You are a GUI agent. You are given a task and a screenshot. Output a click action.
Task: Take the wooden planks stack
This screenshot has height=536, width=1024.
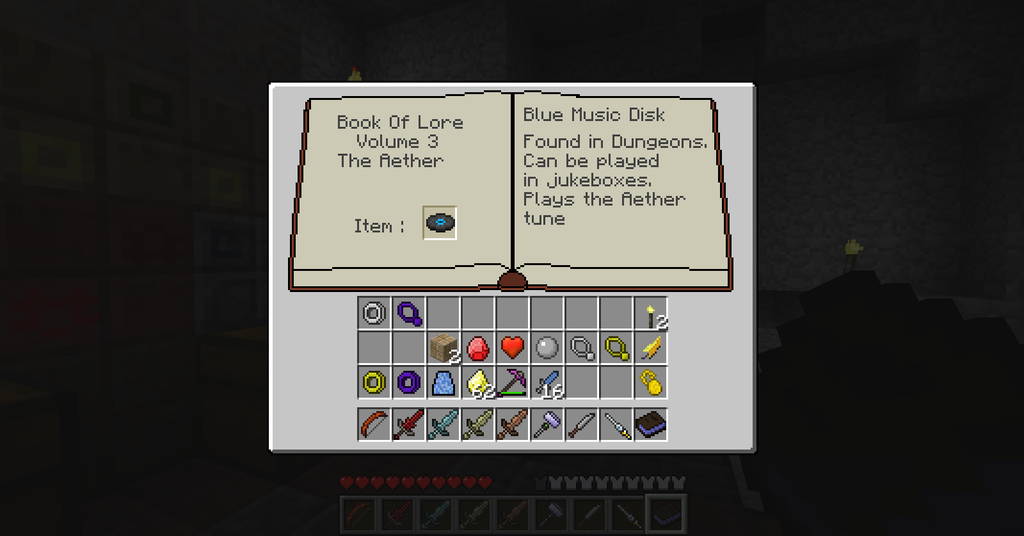443,348
